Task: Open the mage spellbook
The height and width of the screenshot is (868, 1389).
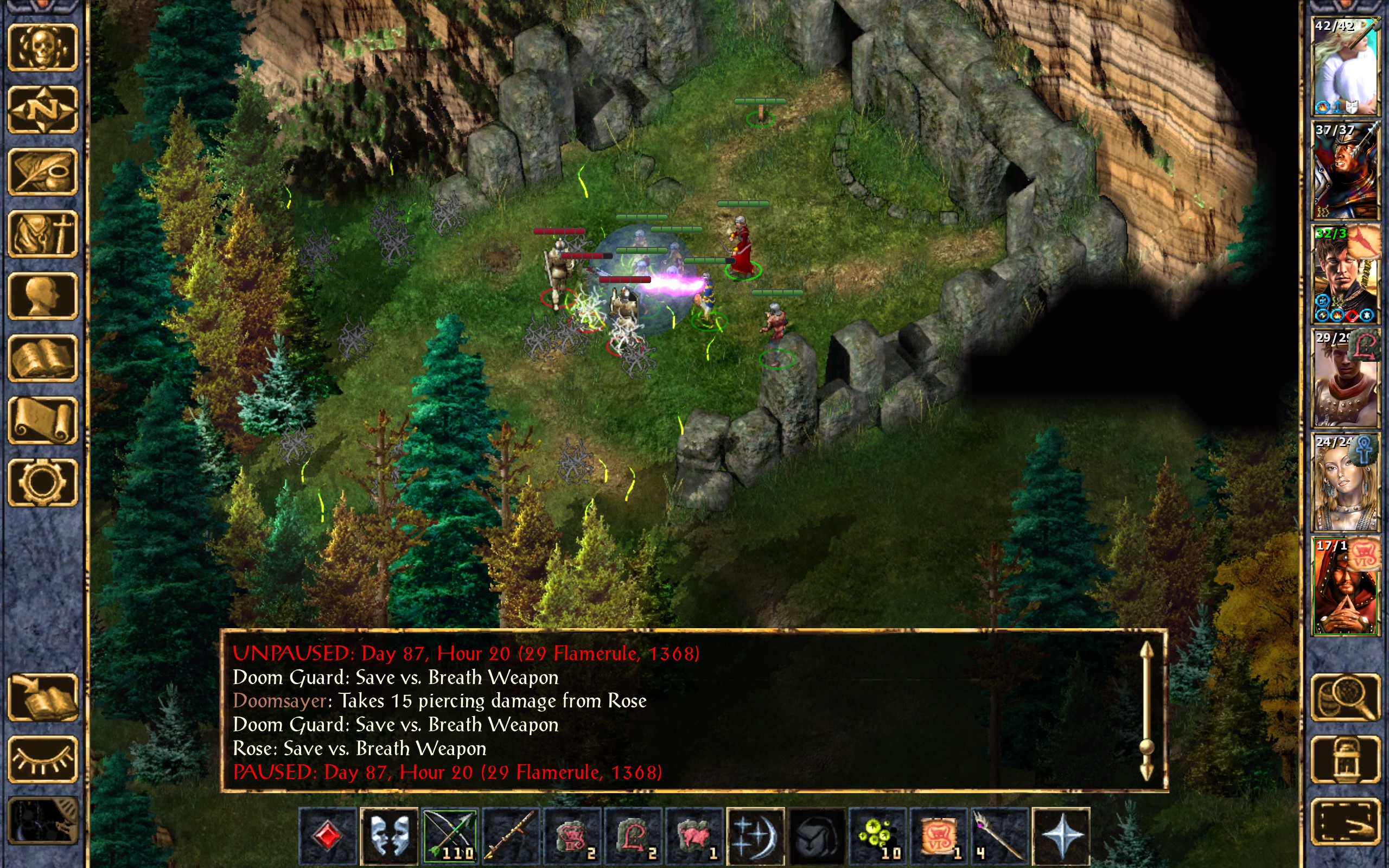Action: 42,358
